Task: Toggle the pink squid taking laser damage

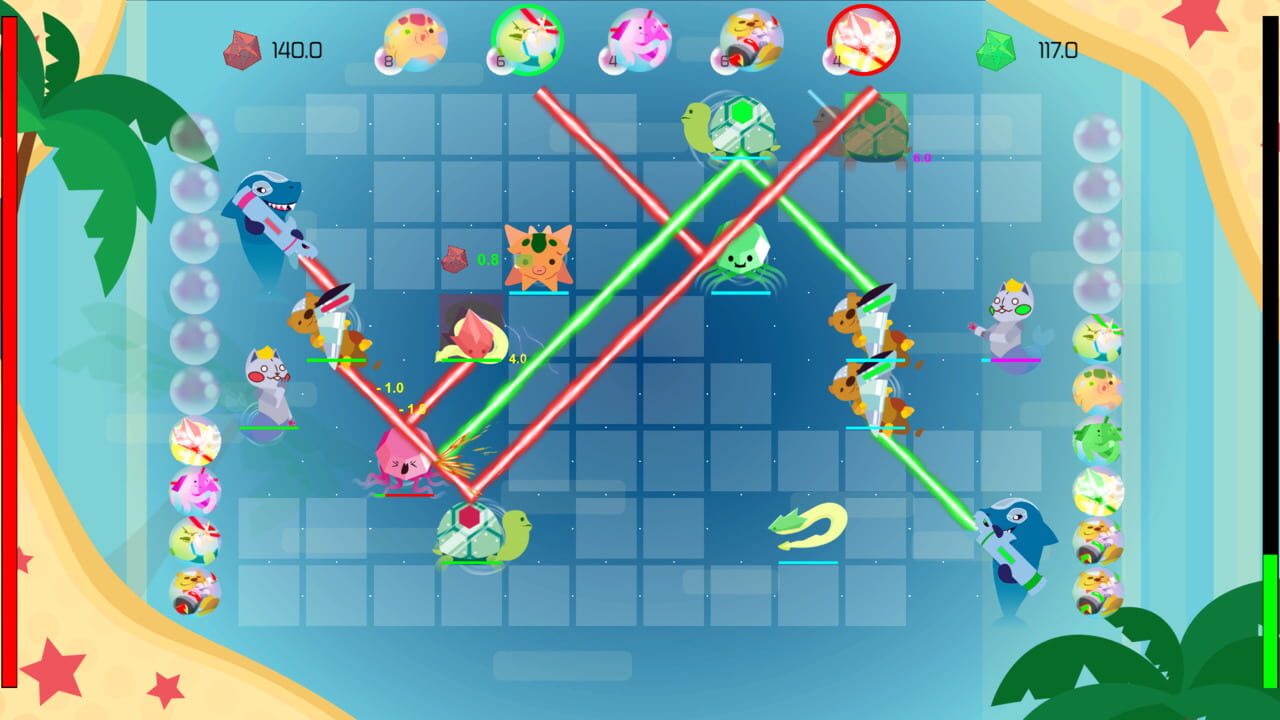Action: [405, 460]
